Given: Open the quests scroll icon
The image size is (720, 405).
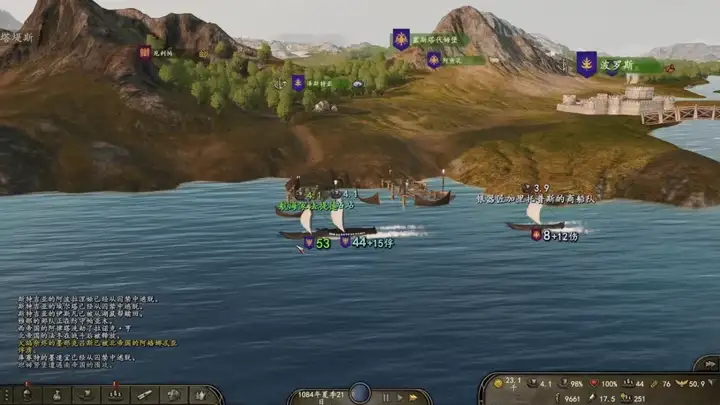Looking at the screenshot, I should pos(144,395).
